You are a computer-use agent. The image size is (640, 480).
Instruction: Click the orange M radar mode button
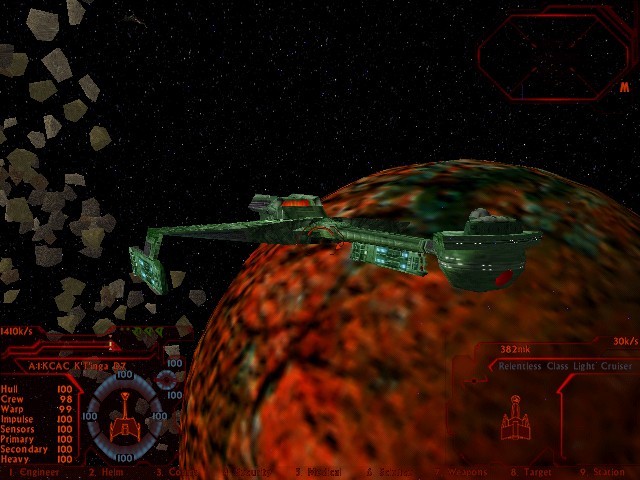624,87
